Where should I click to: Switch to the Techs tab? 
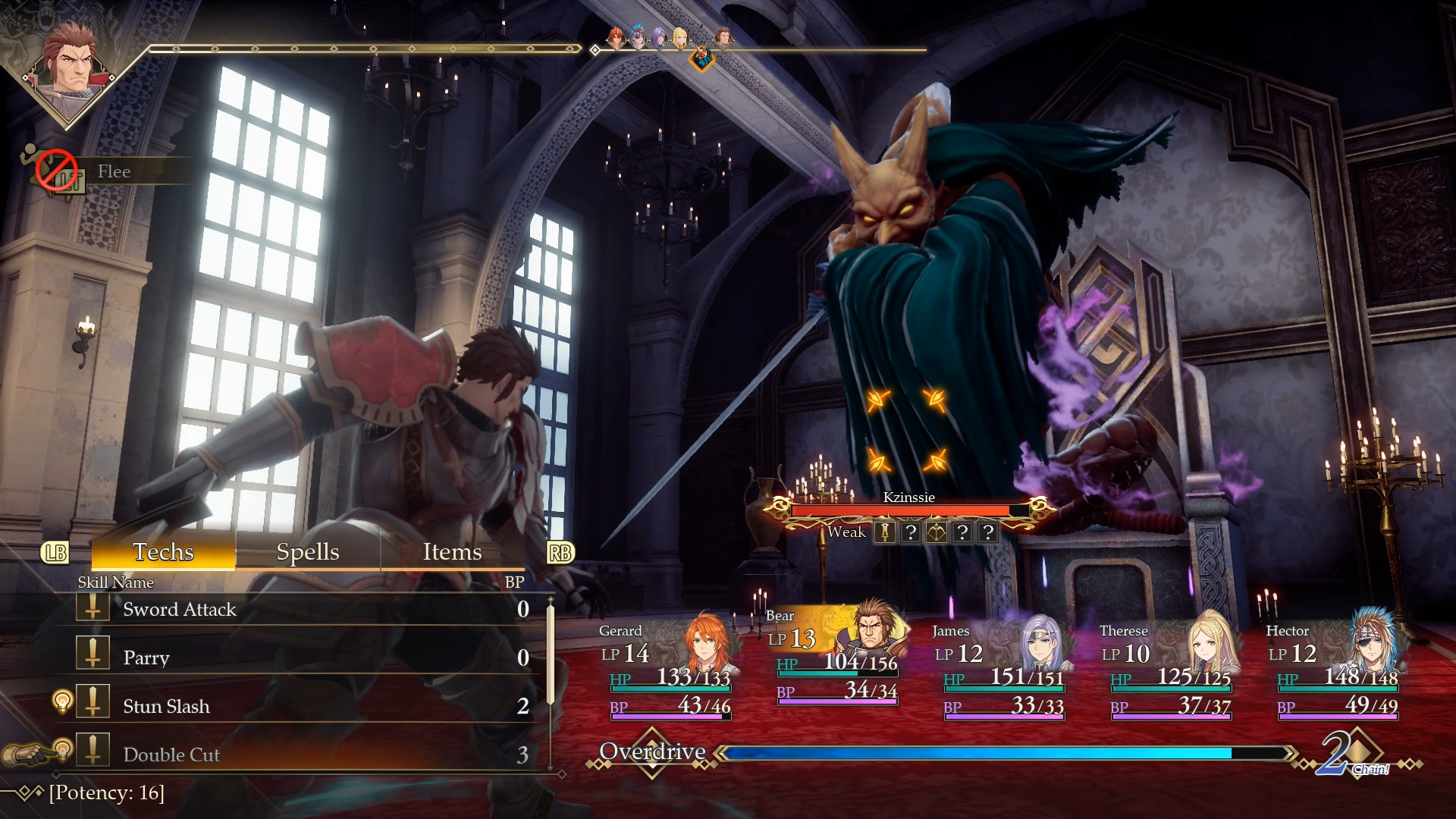(x=163, y=552)
